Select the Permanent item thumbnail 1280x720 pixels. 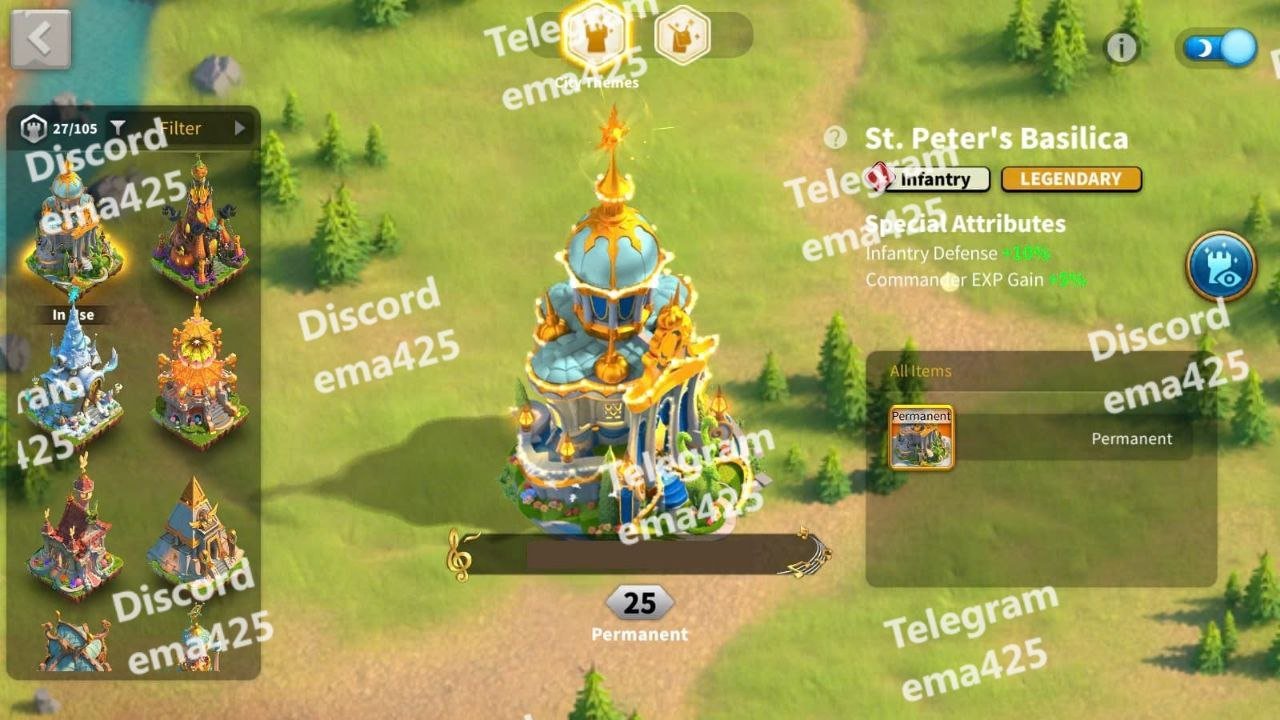click(x=921, y=437)
